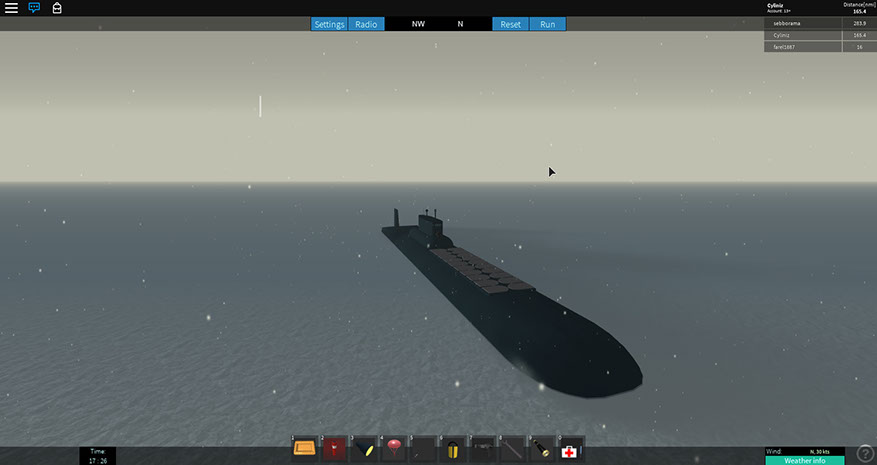Open the Settings panel
Screen dimensions: 877x465
click(x=329, y=24)
